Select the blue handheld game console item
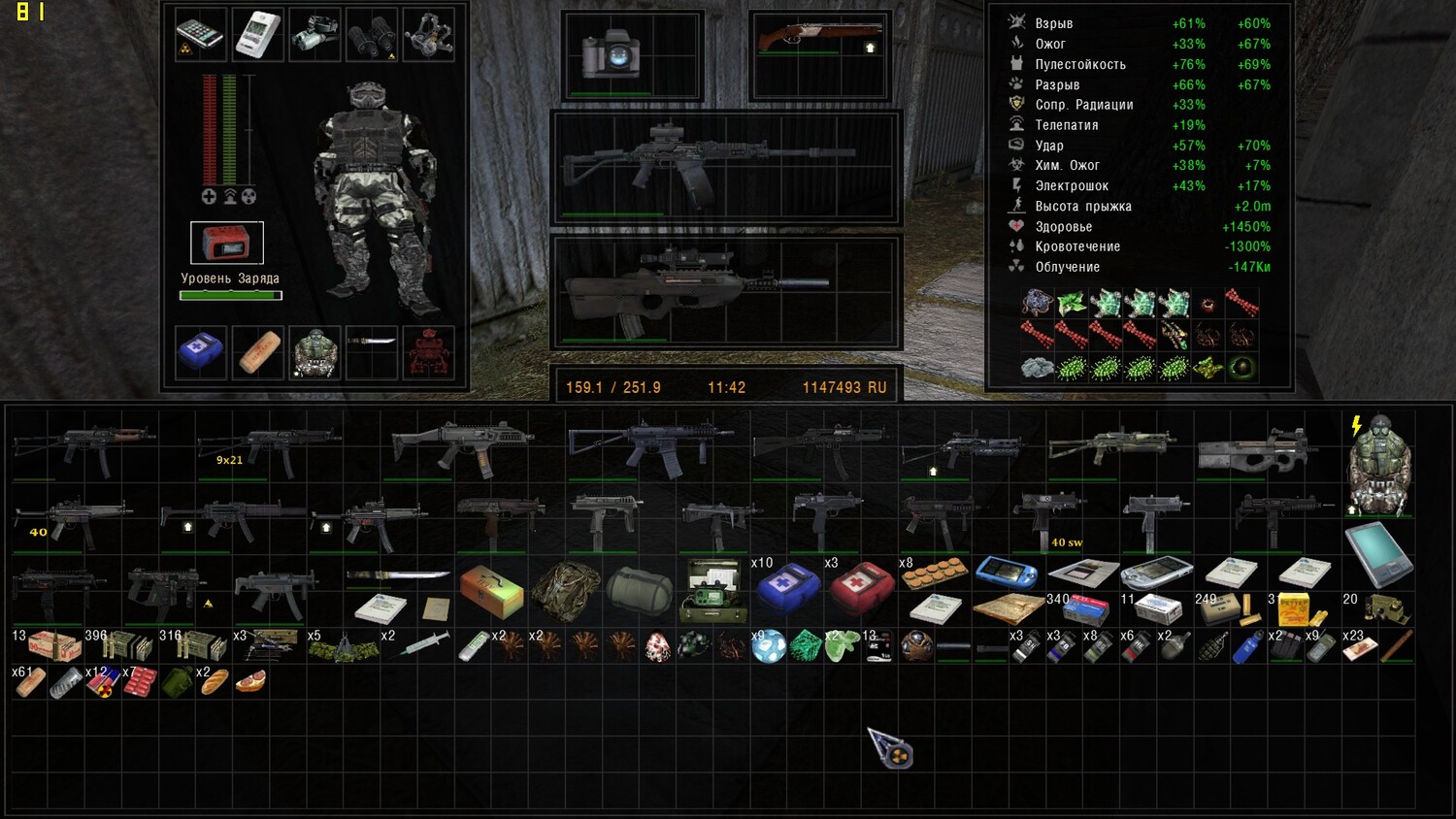Screen dimensions: 1456x819 [x=1008, y=573]
